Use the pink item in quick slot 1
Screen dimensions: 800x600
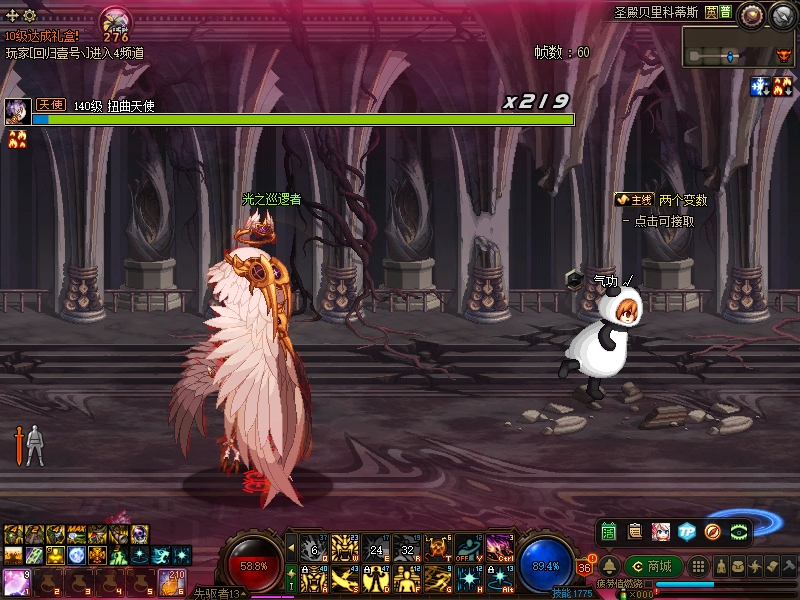17,582
